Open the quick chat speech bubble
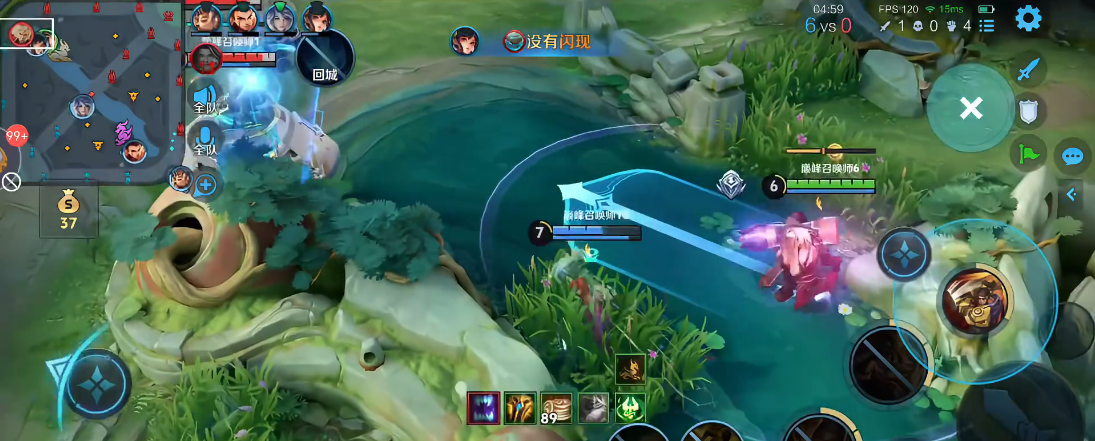 pos(1073,156)
